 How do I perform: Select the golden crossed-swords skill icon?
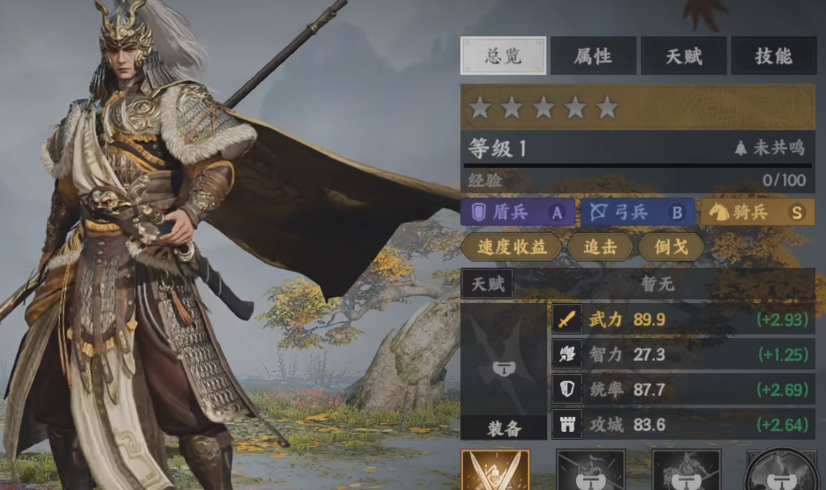[495, 470]
